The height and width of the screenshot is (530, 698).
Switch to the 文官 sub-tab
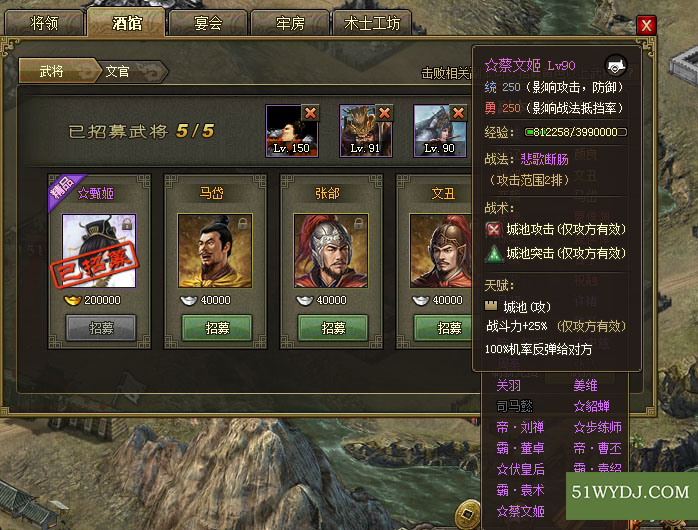pos(119,72)
